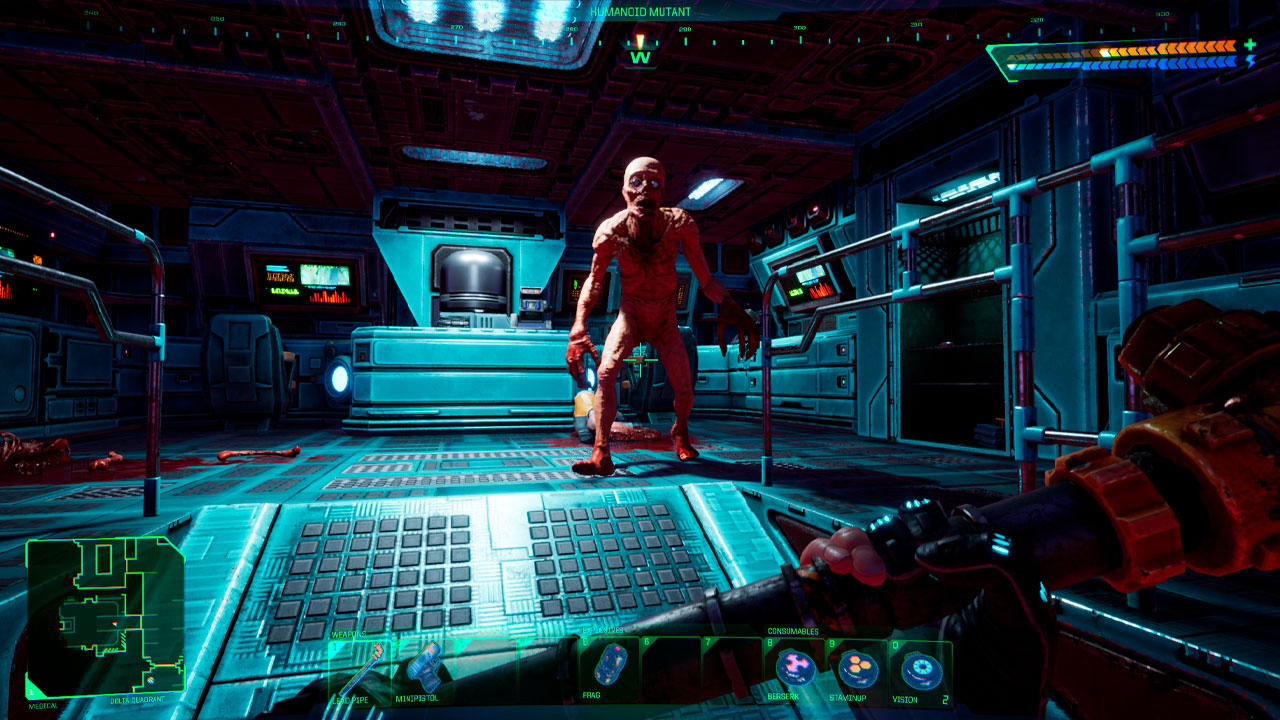Open the Medical level minimap
This screenshot has width=1280, height=720.
click(105, 617)
